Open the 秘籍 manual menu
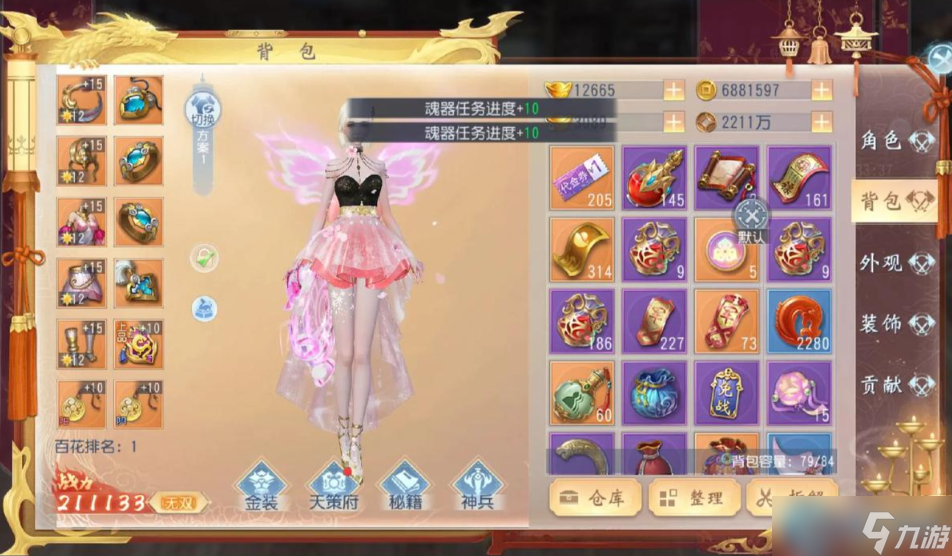Screen dimensions: 952x556 [x=405, y=486]
